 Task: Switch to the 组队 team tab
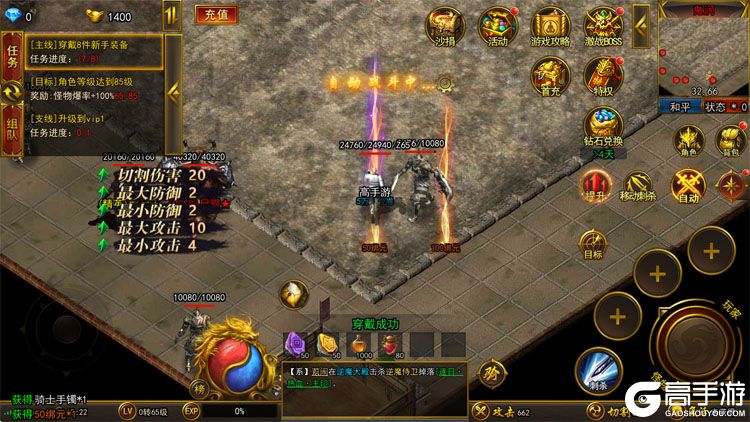(13, 131)
